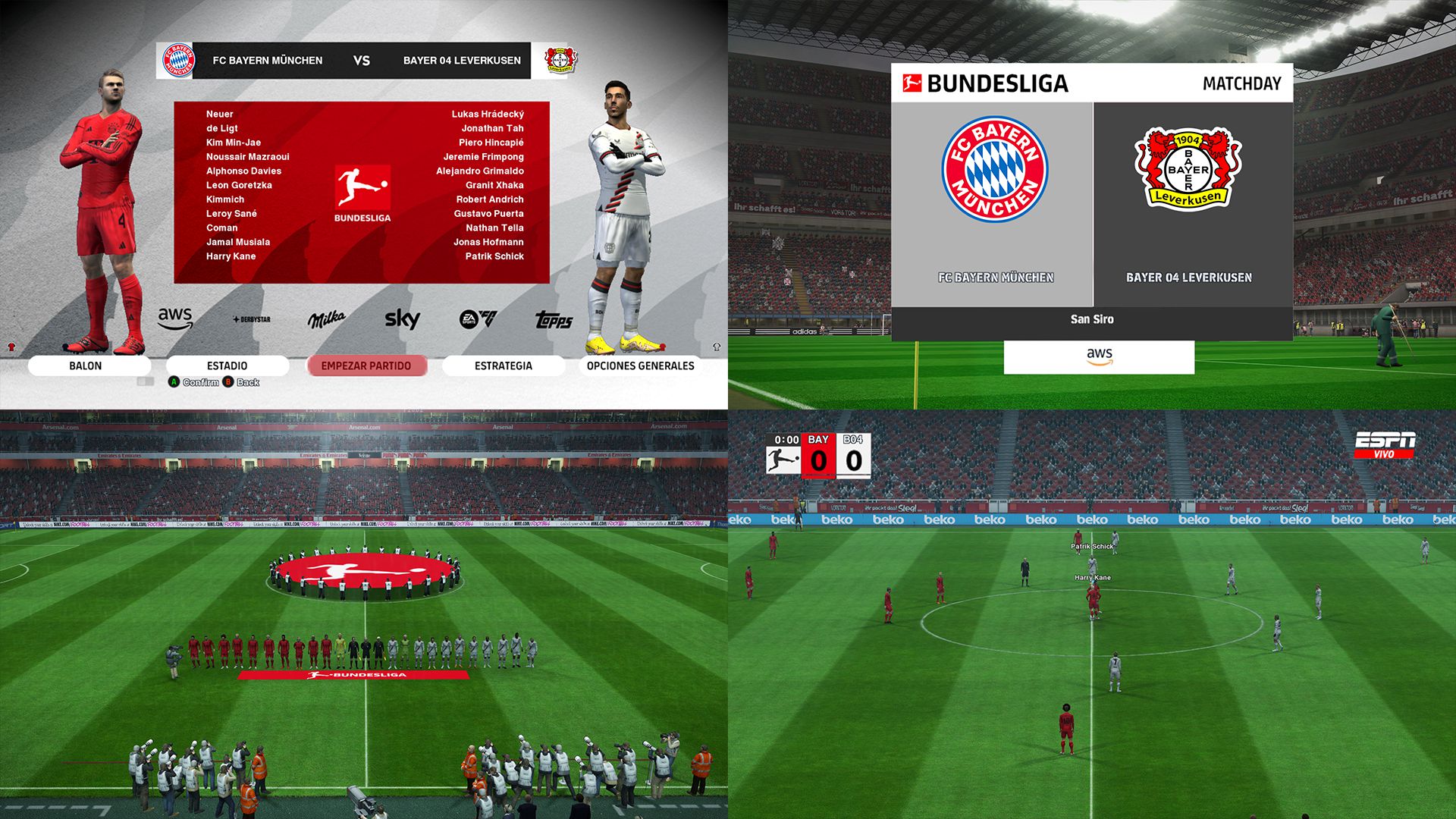
Task: Start the match with EMPEZAR PARTIDO
Action: pos(366,366)
